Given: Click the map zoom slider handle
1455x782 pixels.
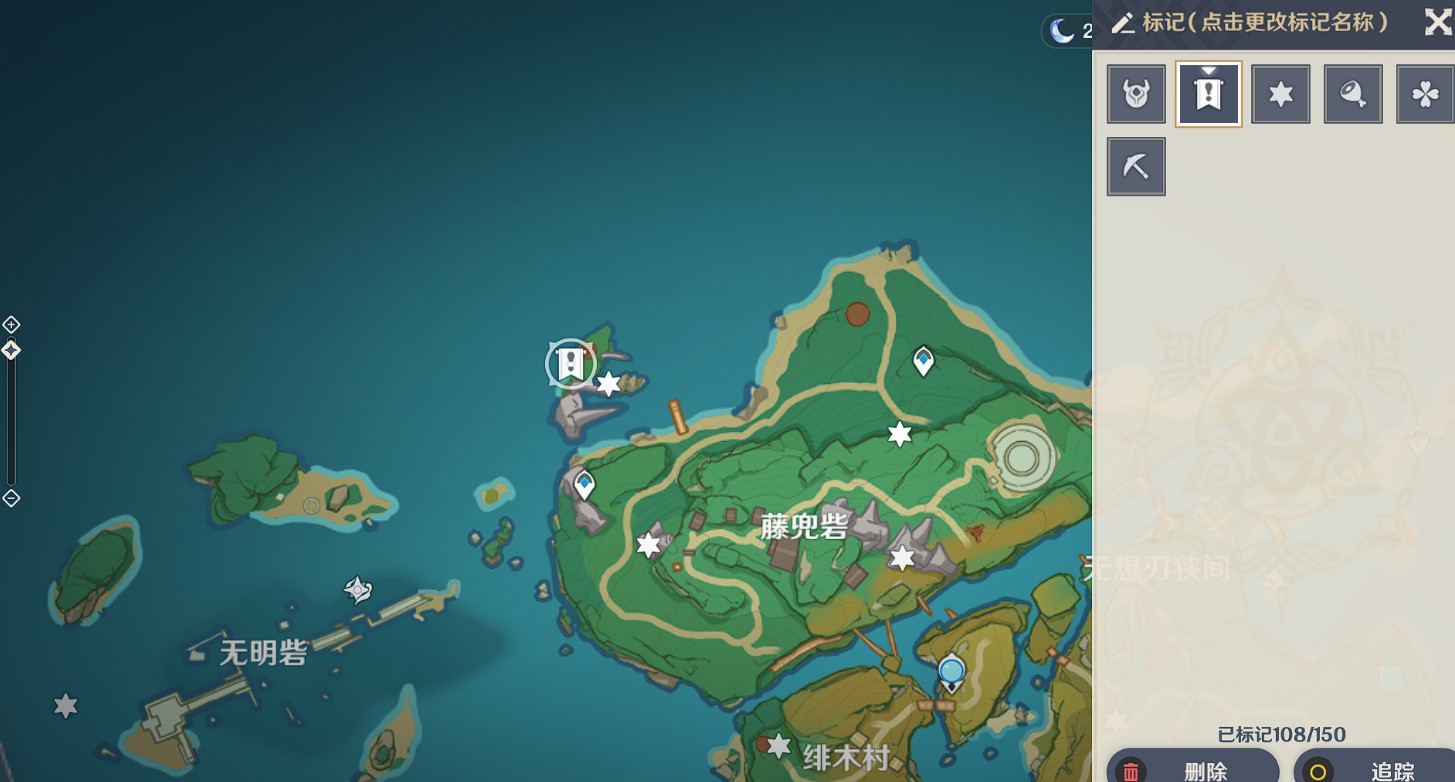Looking at the screenshot, I should pyautogui.click(x=11, y=350).
